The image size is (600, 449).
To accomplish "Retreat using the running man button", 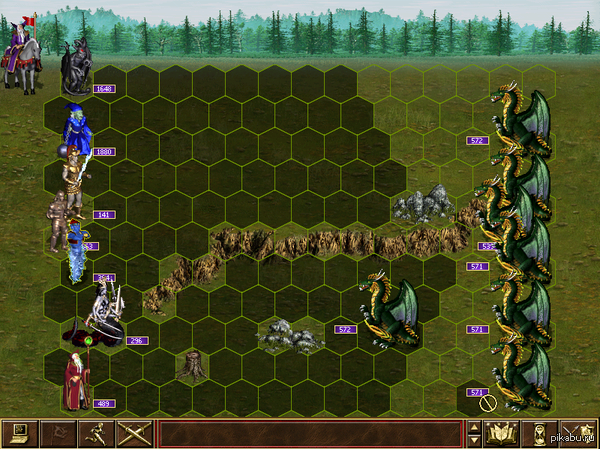I will [96, 433].
